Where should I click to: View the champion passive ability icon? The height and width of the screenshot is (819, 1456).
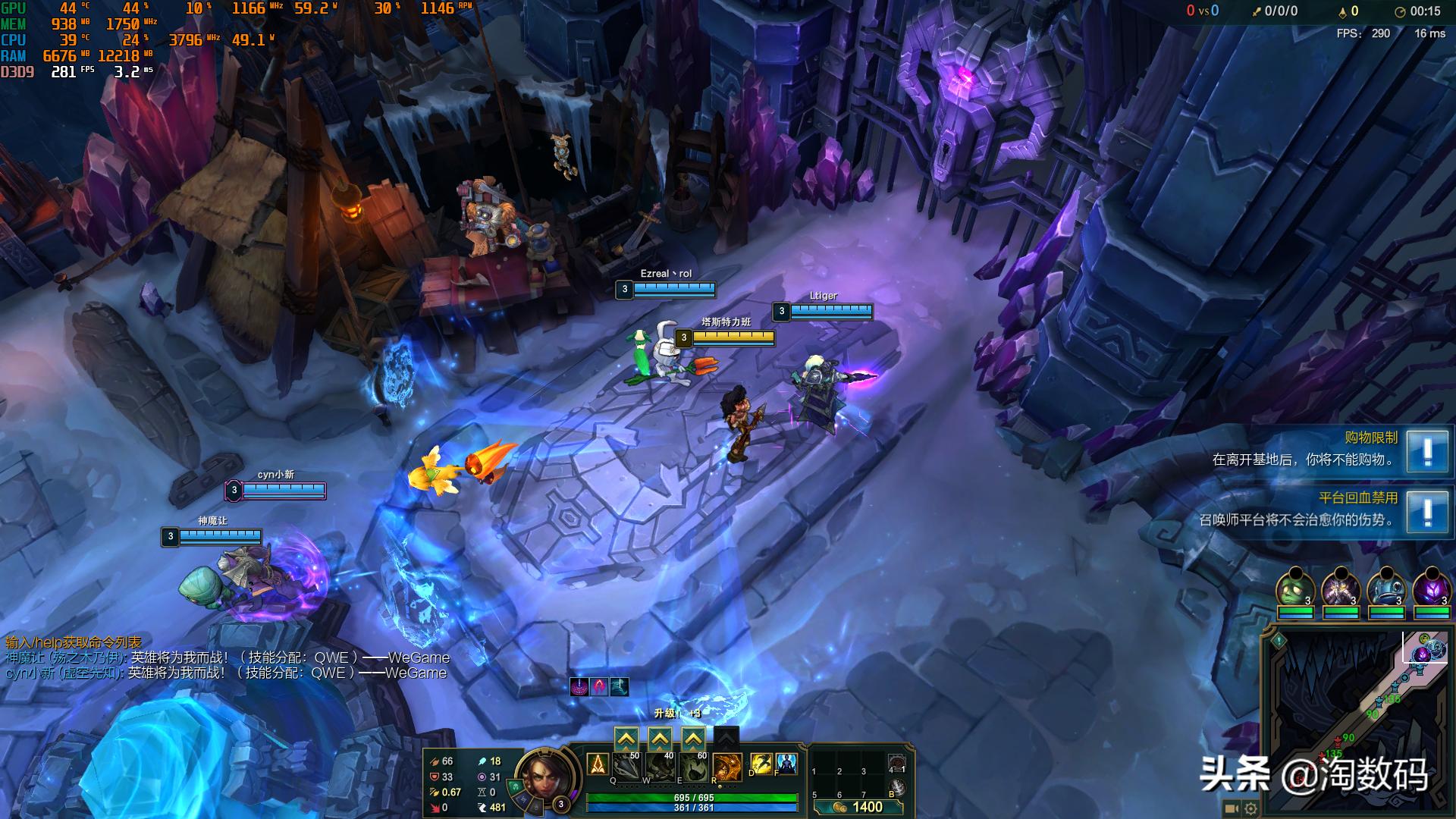[598, 764]
